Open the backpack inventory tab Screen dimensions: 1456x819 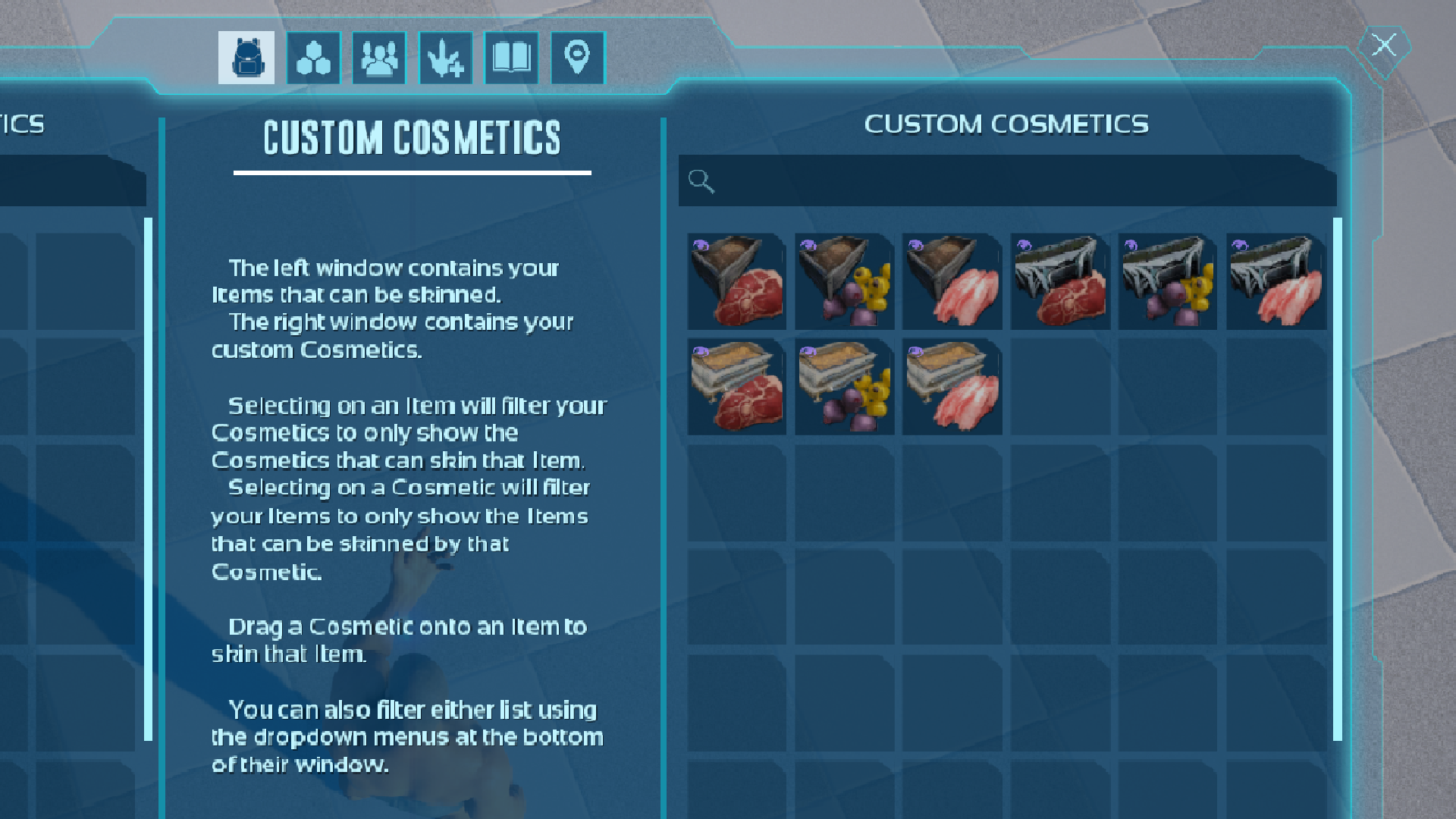pyautogui.click(x=246, y=58)
